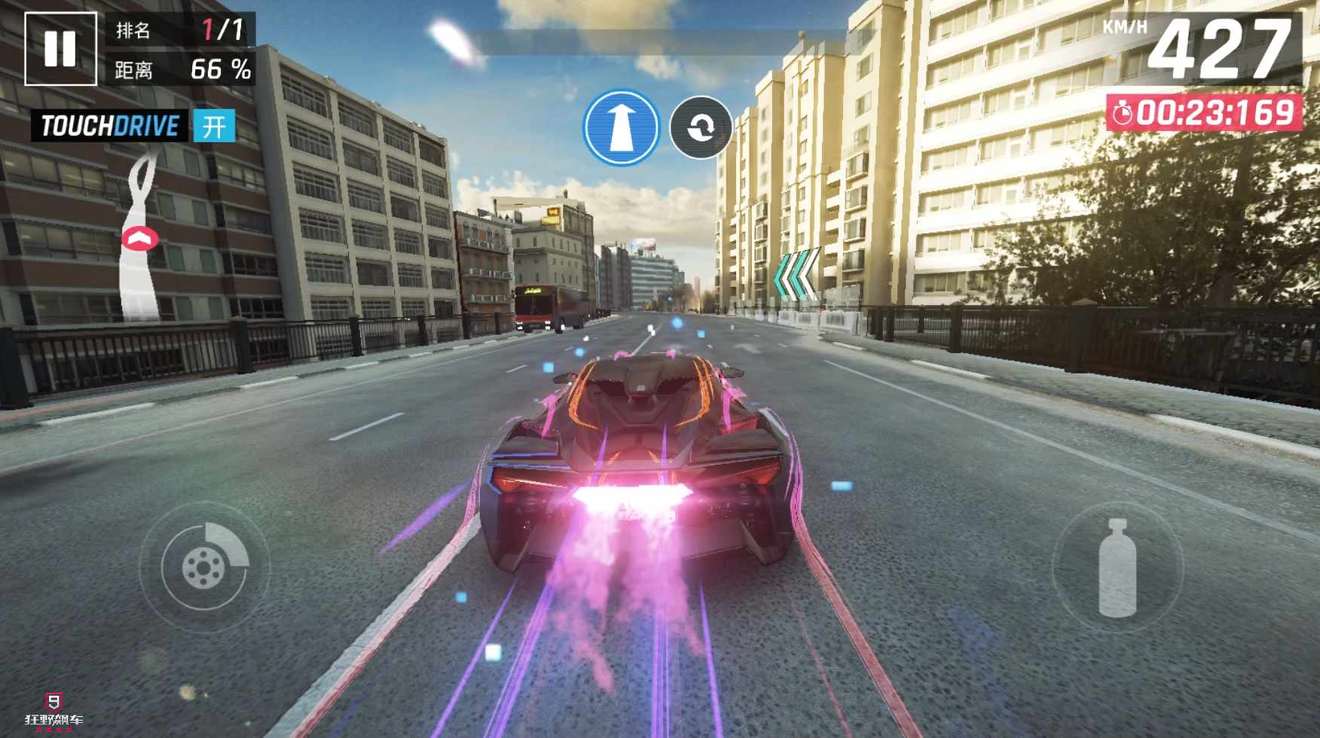The height and width of the screenshot is (738, 1320).
Task: Select the 360 spin action icon
Action: (x=700, y=128)
